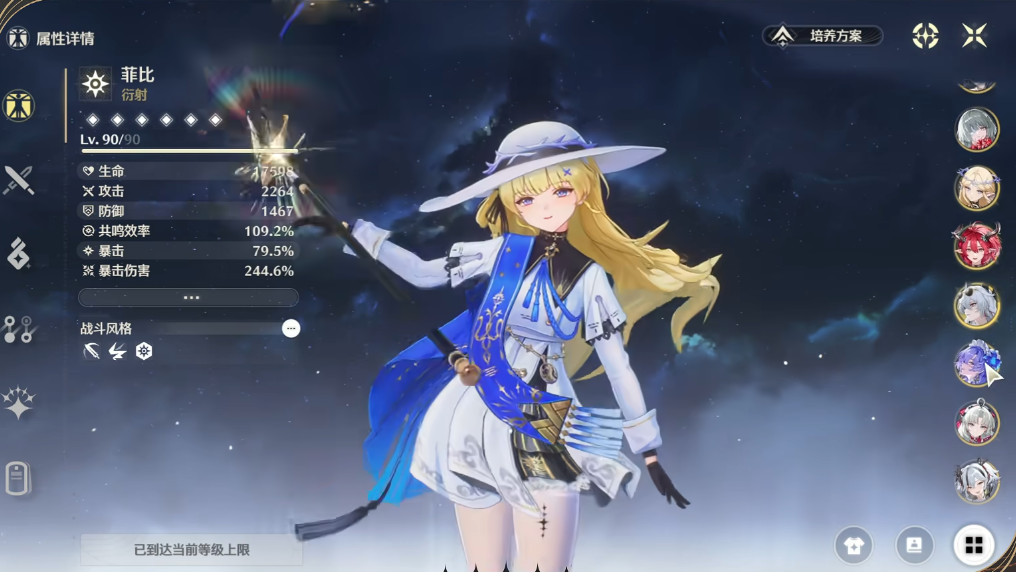
Task: Select the purple-haired character with blue flowers
Action: [x=977, y=364]
